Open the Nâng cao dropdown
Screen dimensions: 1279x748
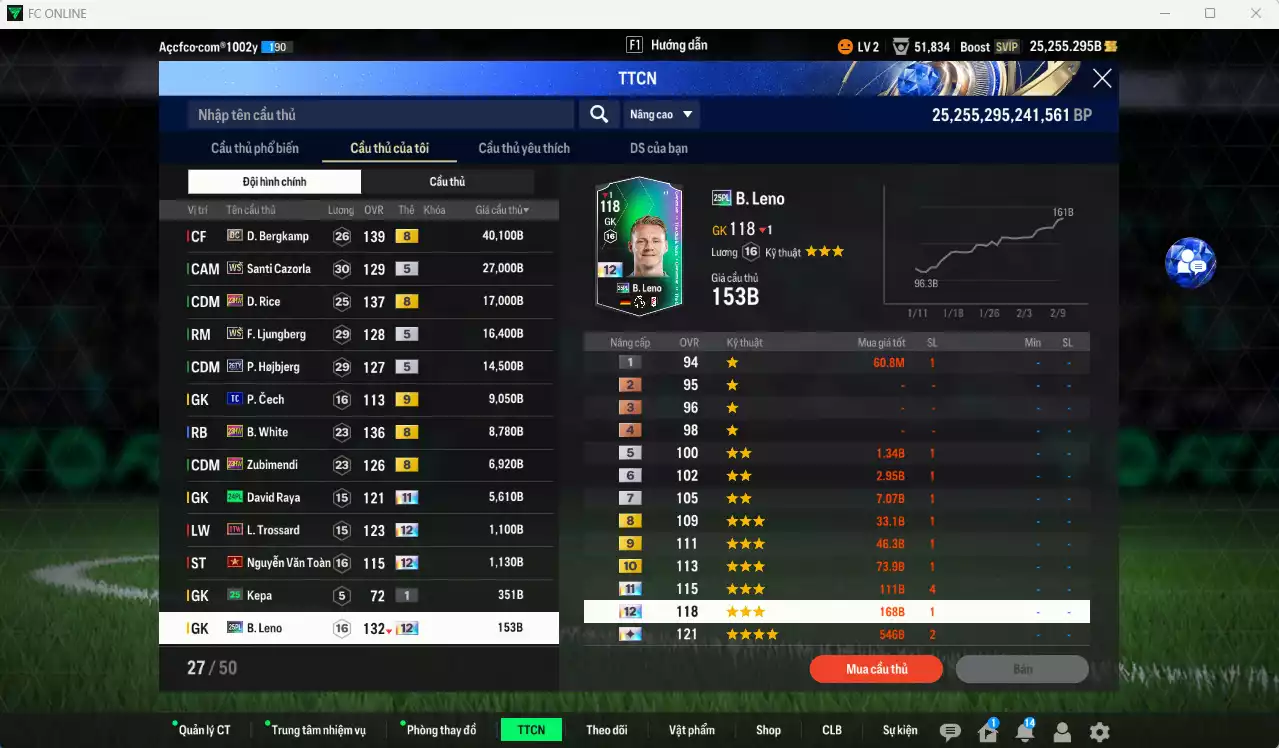[661, 114]
